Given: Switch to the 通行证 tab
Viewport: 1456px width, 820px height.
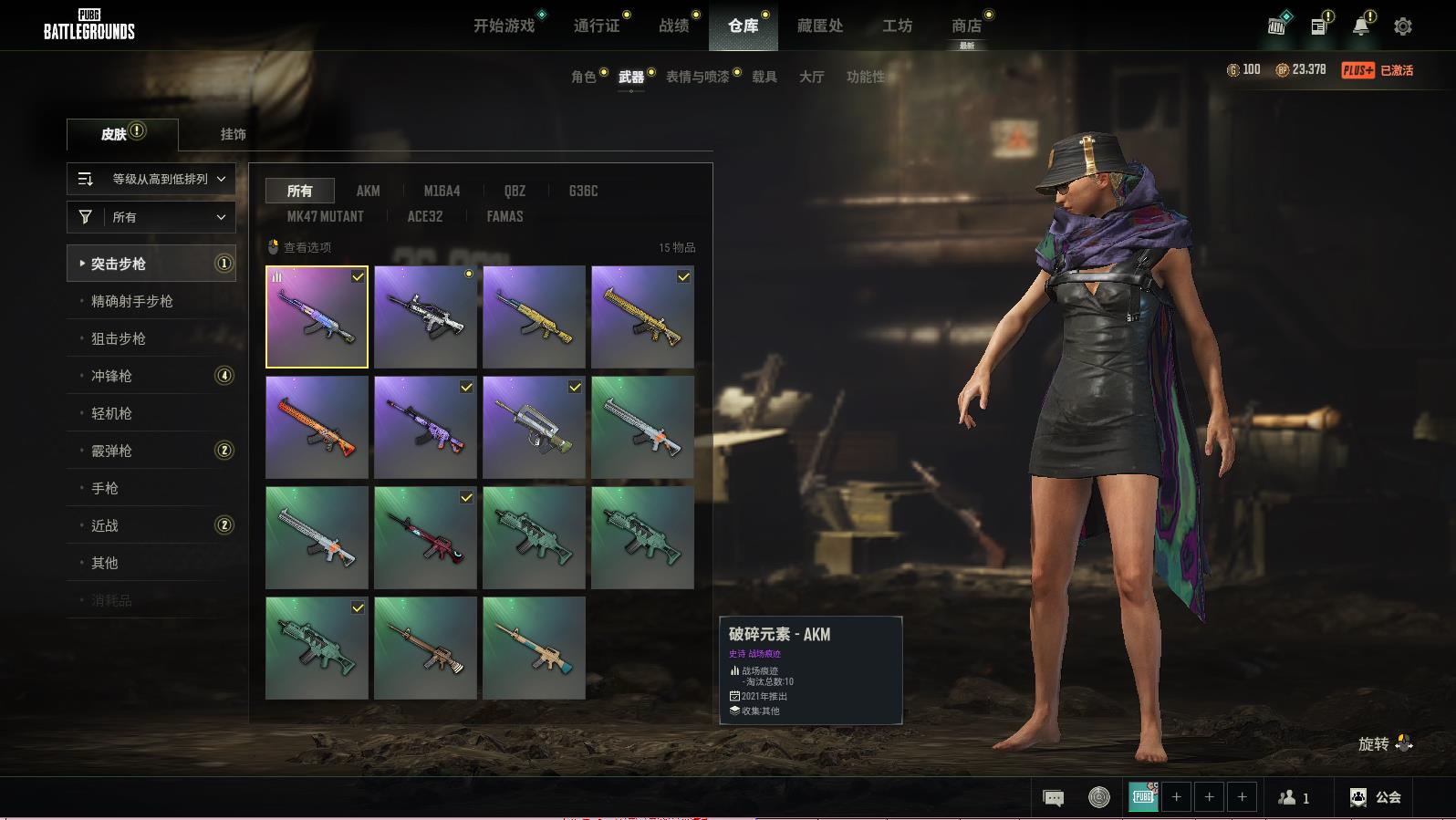Looking at the screenshot, I should [597, 26].
